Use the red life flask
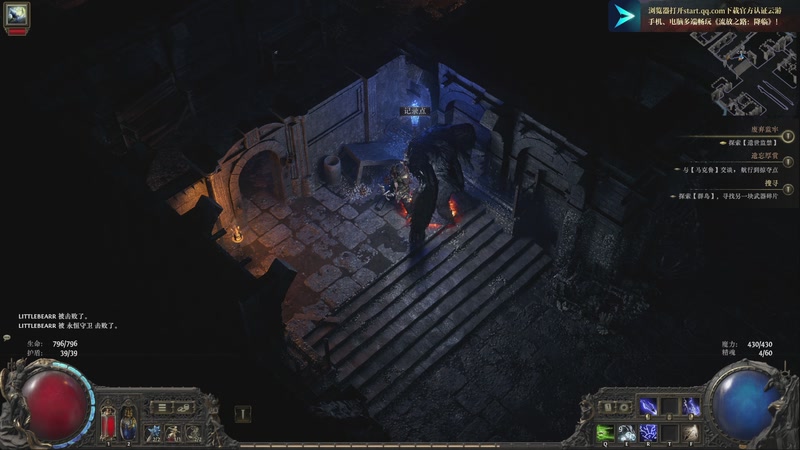The height and width of the screenshot is (450, 800). [108, 423]
